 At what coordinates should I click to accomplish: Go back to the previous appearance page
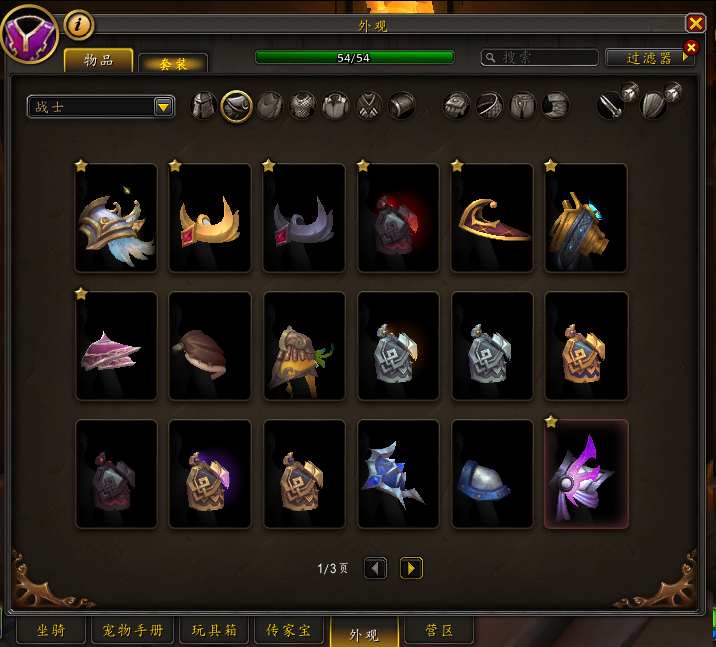click(375, 568)
